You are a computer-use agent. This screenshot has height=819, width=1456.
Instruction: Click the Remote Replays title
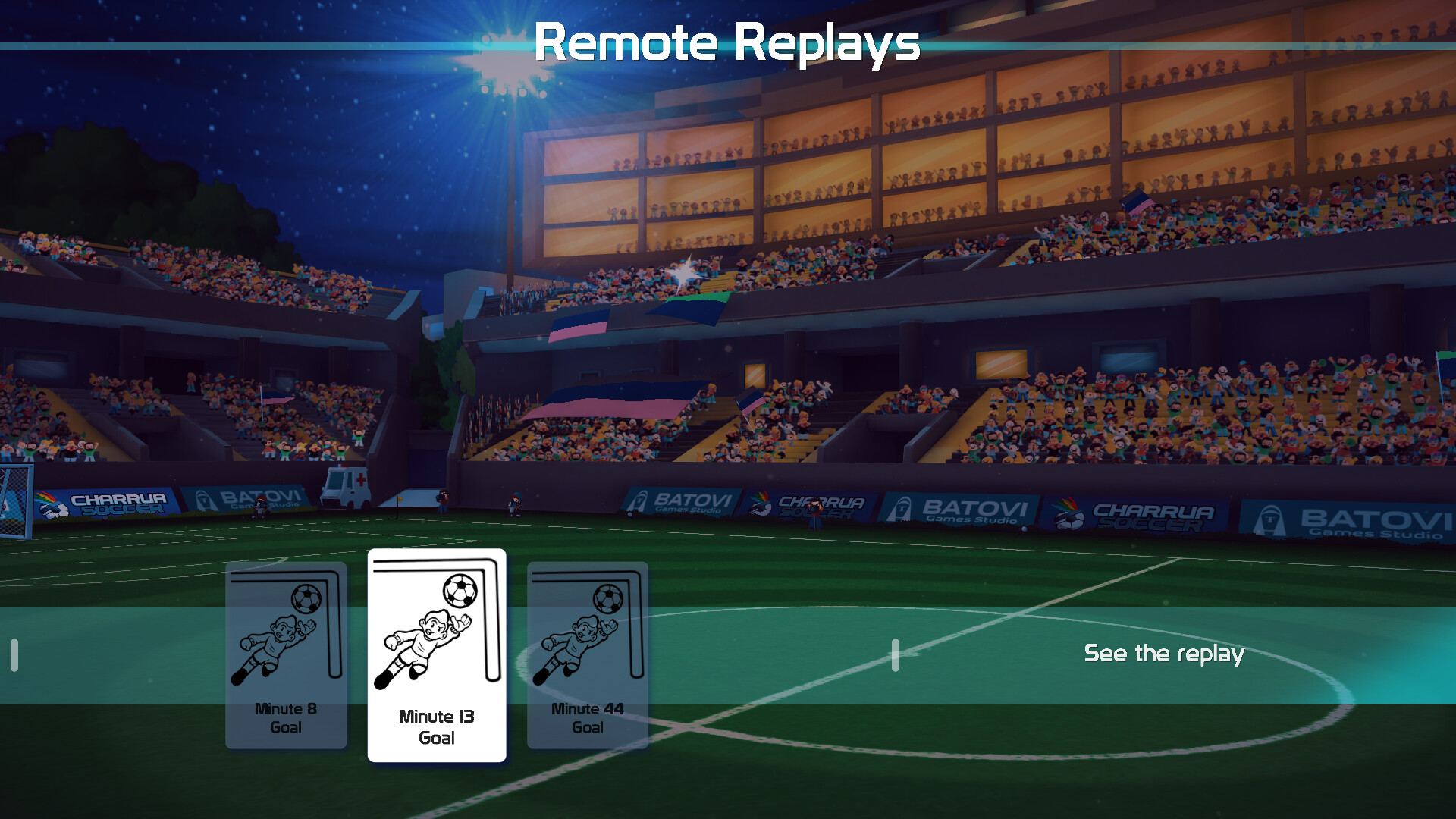[727, 43]
